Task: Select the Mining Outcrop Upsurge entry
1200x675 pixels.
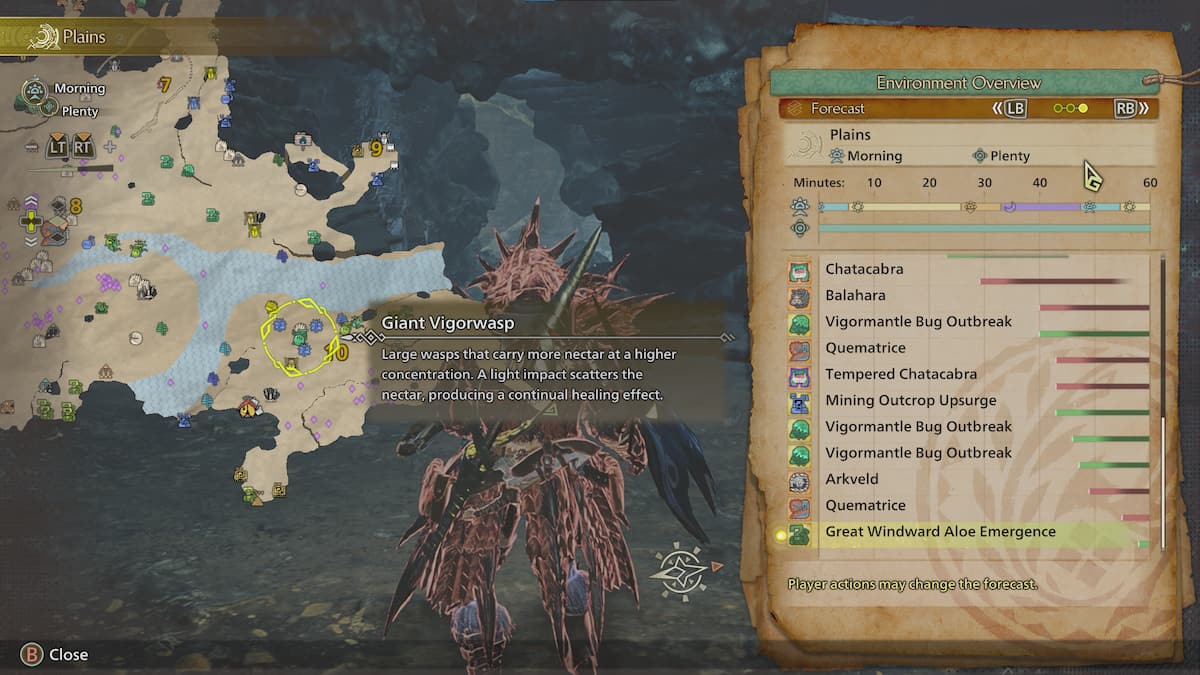Action: pyautogui.click(x=910, y=400)
